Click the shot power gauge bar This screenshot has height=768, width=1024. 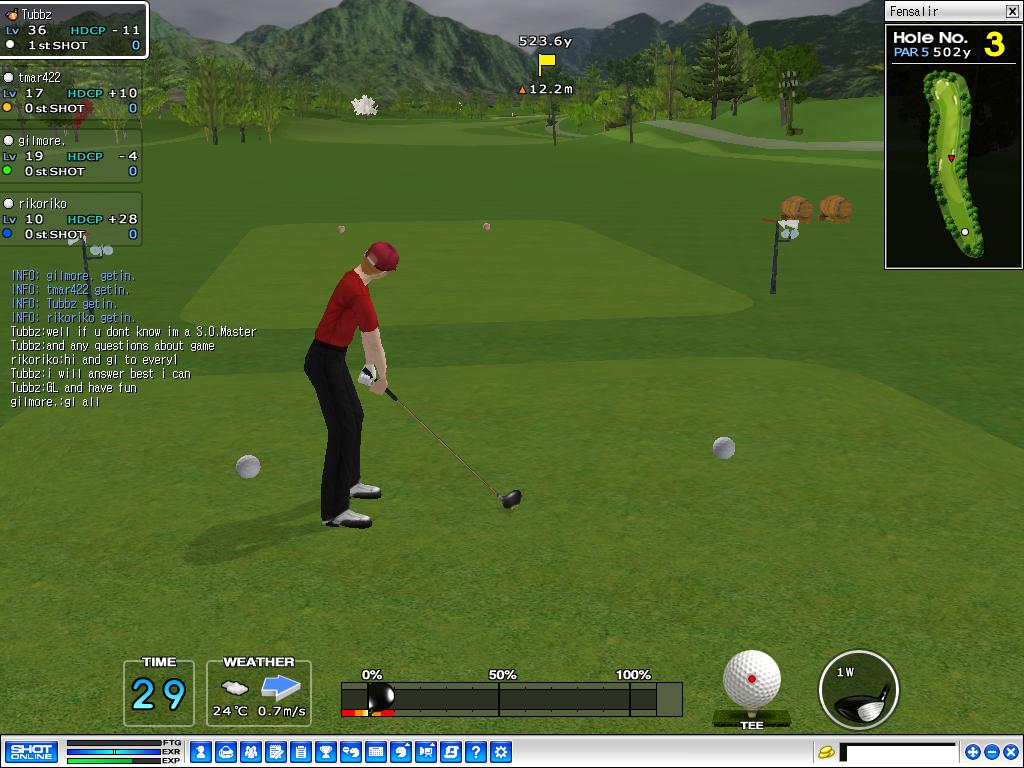[511, 698]
